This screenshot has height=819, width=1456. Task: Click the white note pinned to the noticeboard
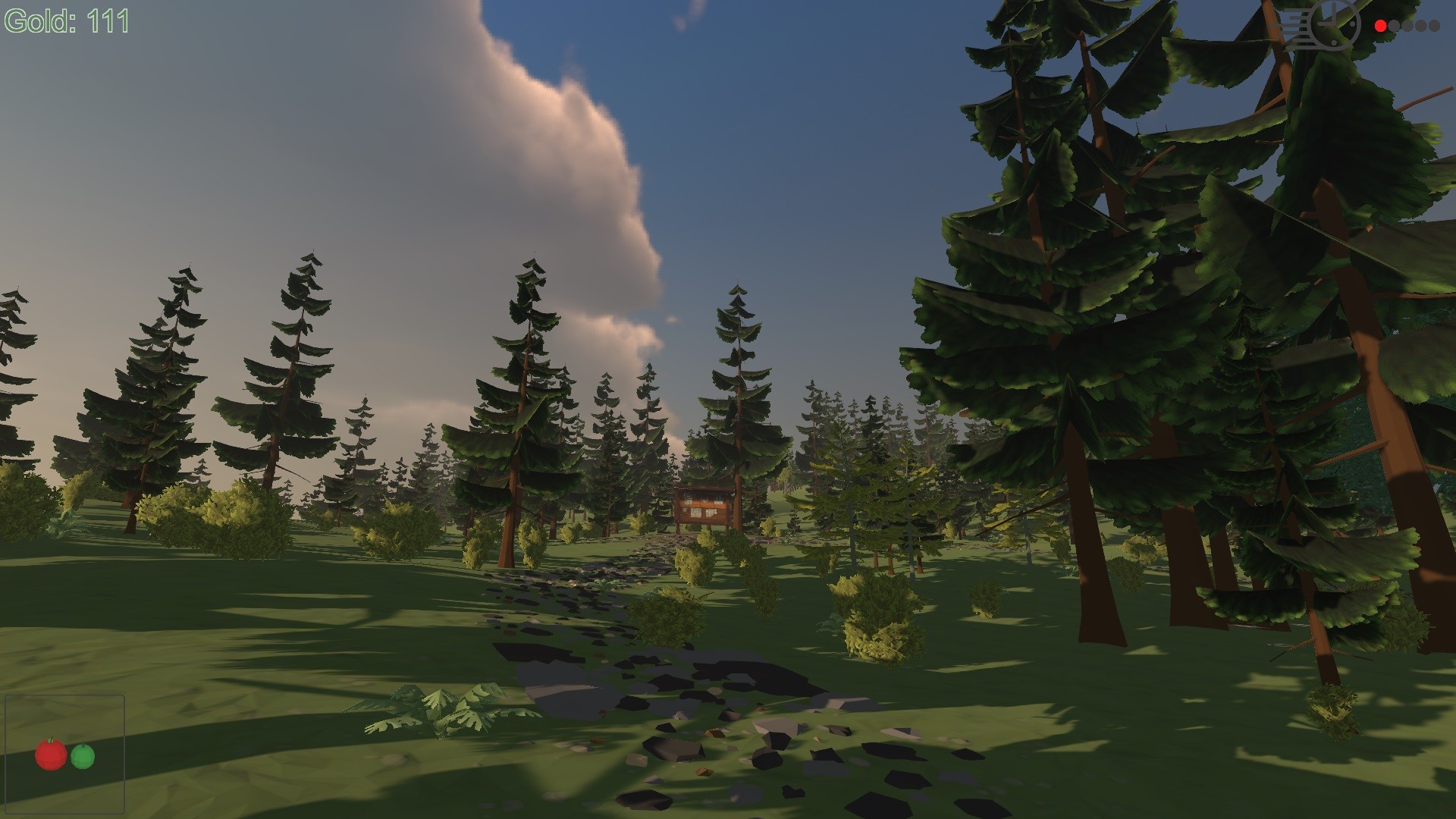tap(696, 513)
